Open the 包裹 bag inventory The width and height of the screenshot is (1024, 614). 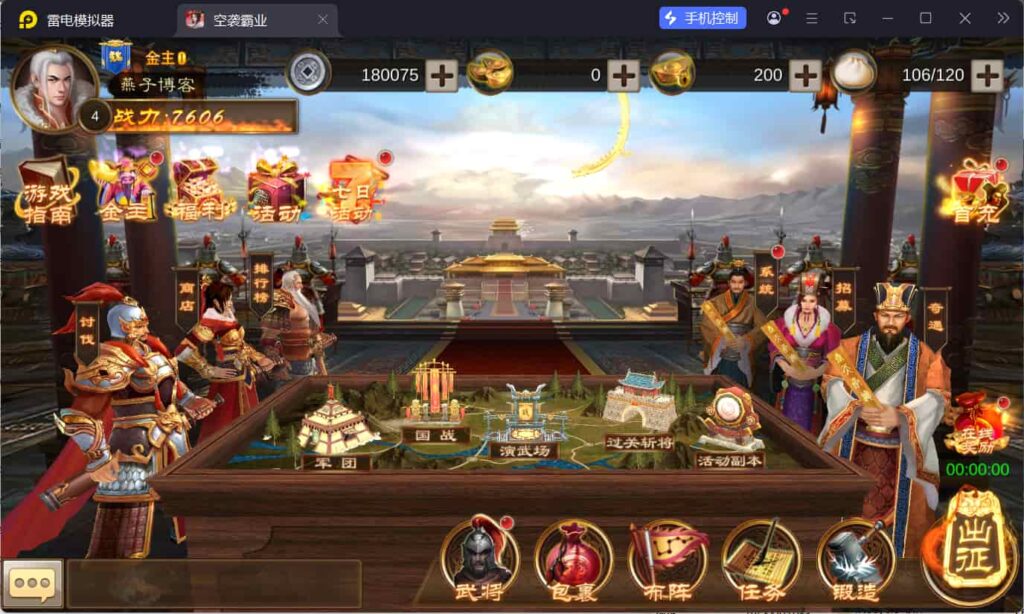point(573,558)
